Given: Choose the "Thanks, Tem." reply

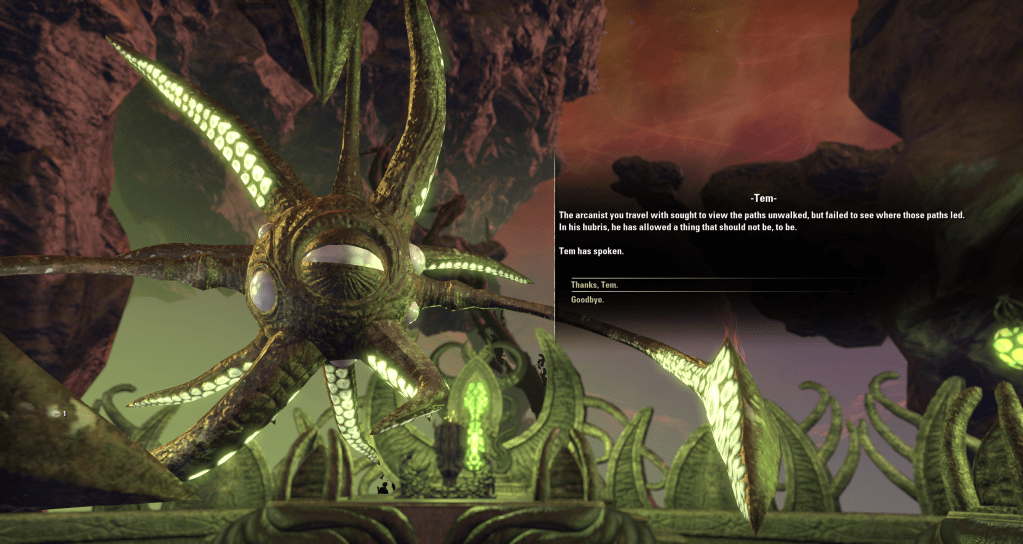Looking at the screenshot, I should [595, 285].
